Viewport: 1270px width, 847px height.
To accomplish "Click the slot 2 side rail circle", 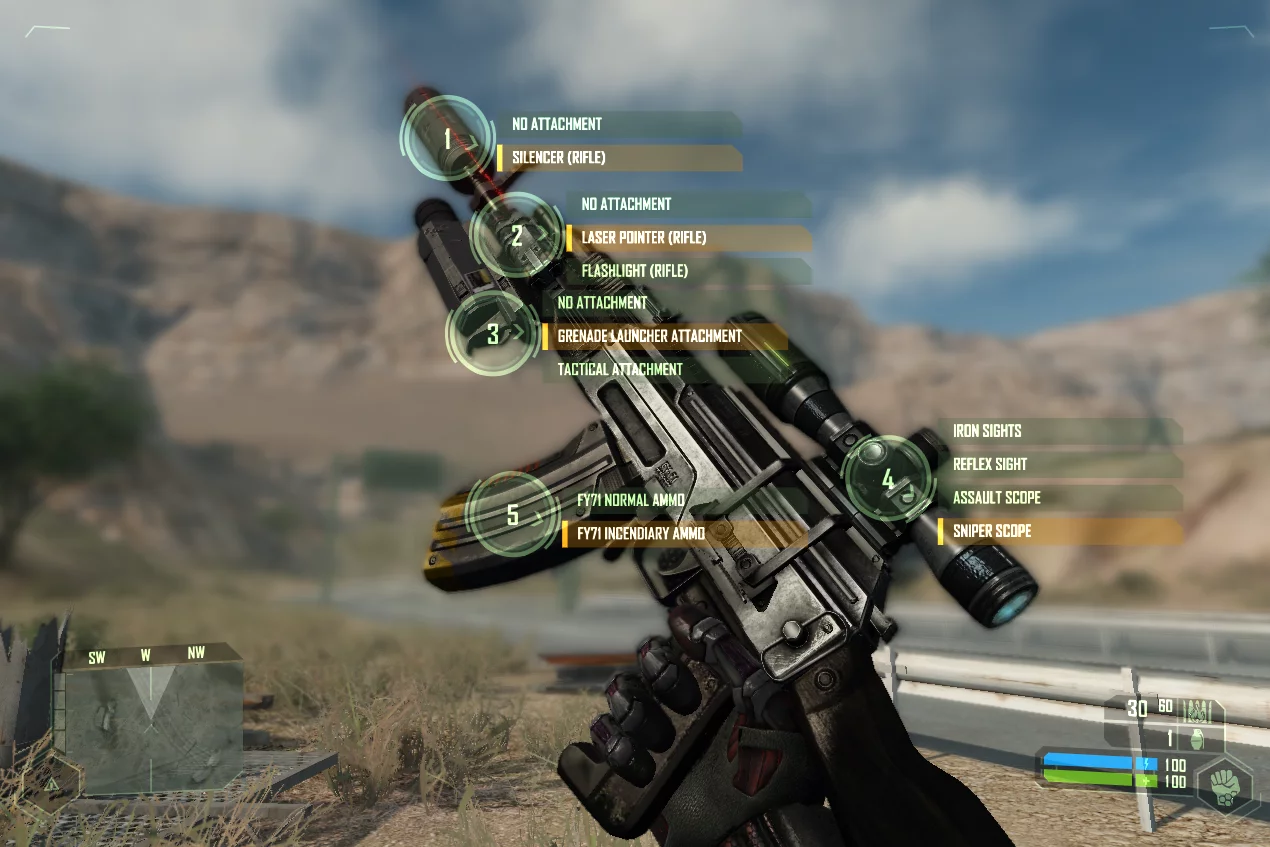I will [x=516, y=236].
